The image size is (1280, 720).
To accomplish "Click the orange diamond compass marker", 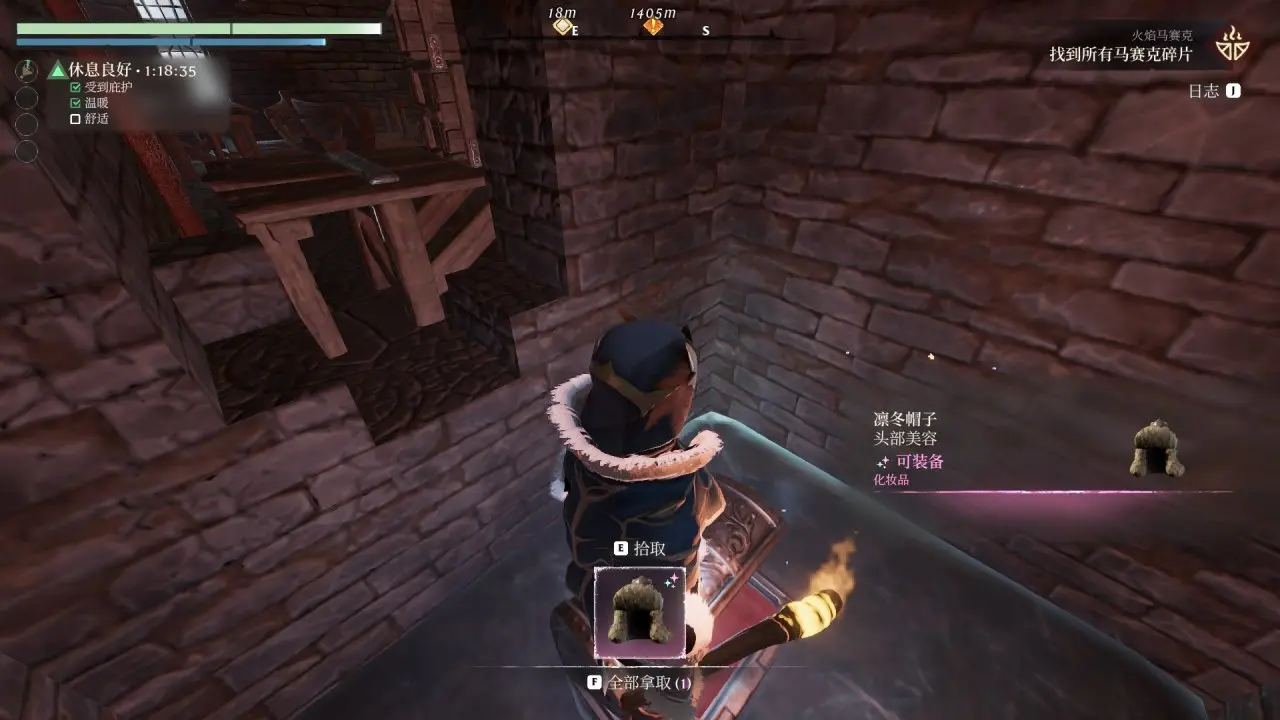I will 653,27.
